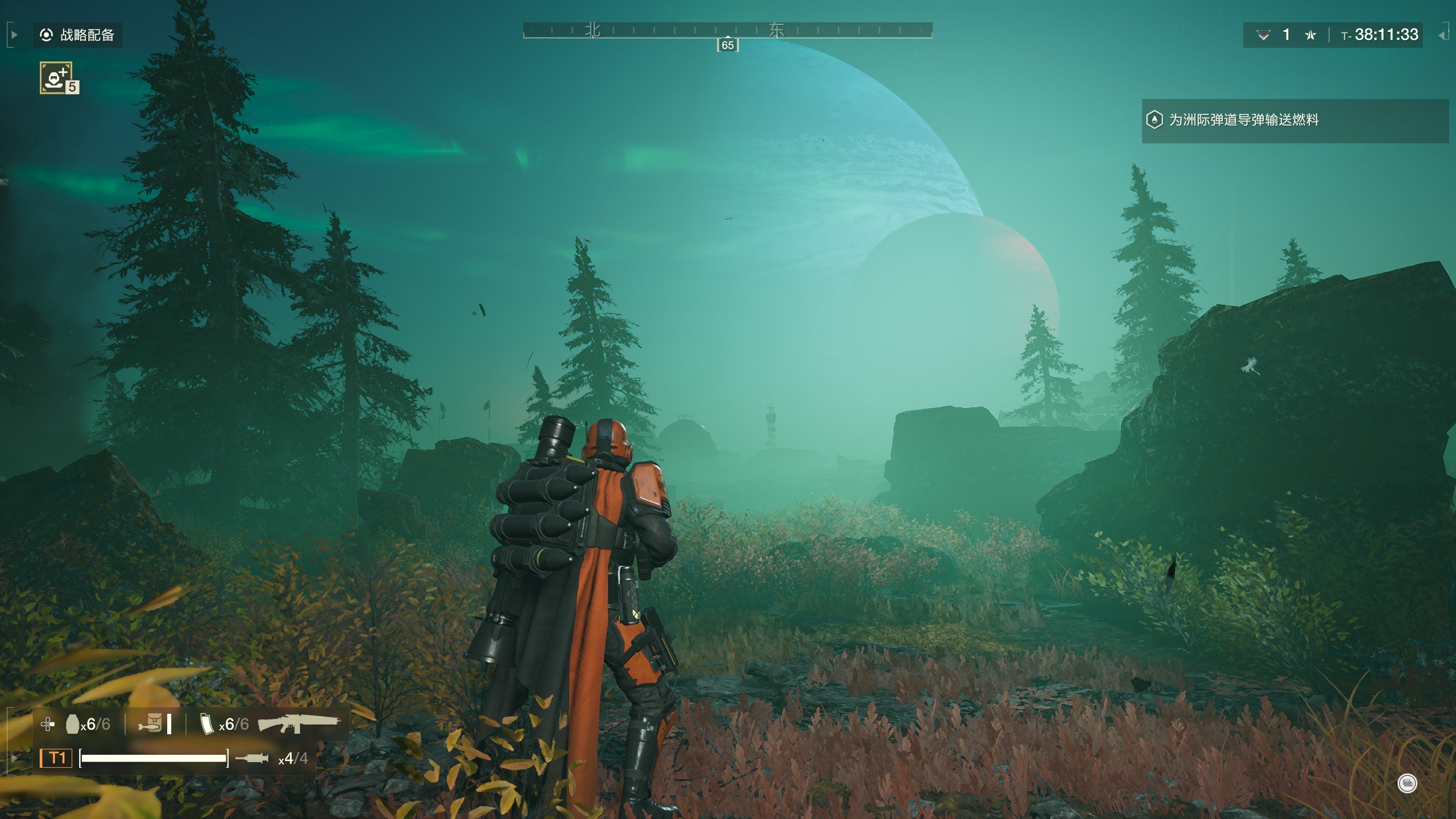The height and width of the screenshot is (819, 1456).
Task: Select the grenade icon
Action: (x=72, y=724)
